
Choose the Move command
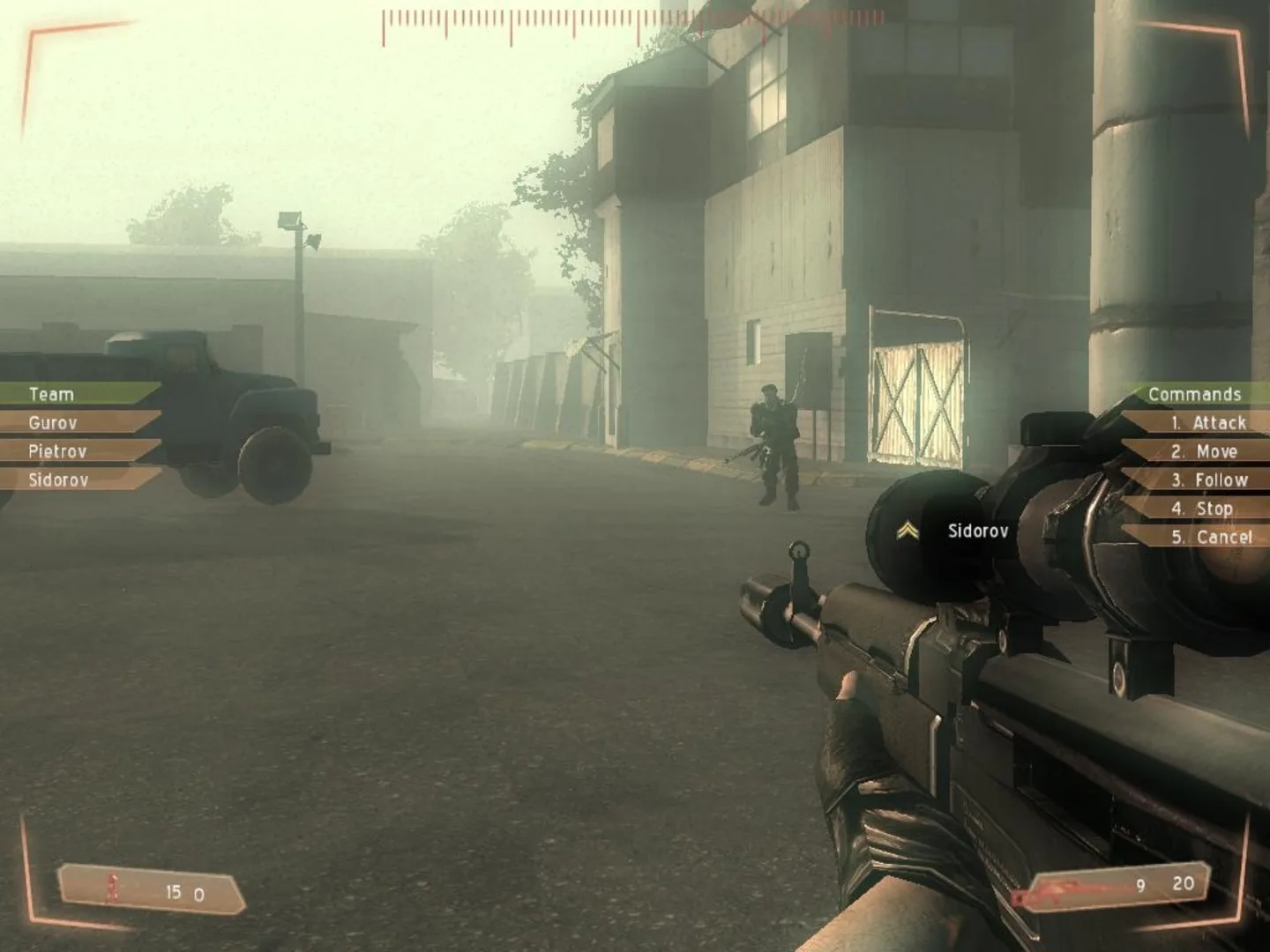(1204, 451)
